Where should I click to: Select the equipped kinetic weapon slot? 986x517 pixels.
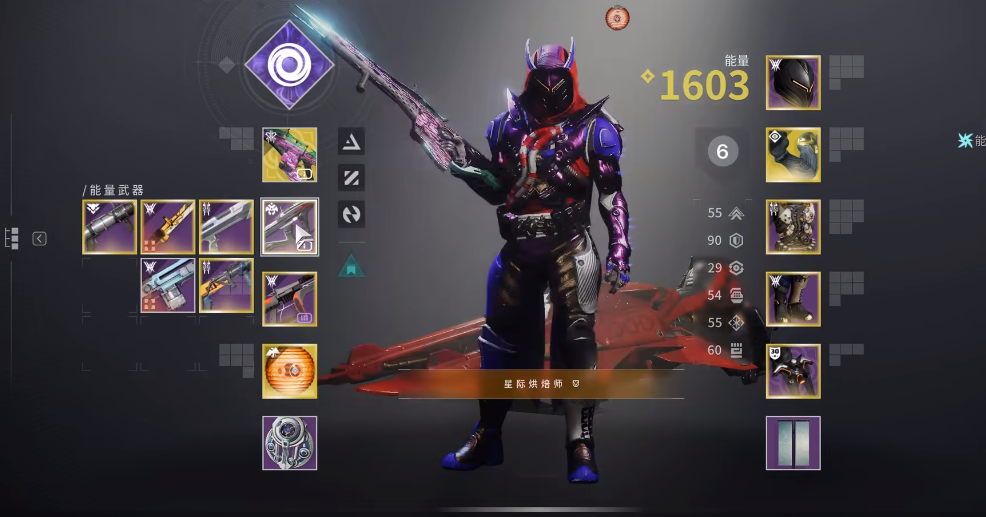(290, 154)
